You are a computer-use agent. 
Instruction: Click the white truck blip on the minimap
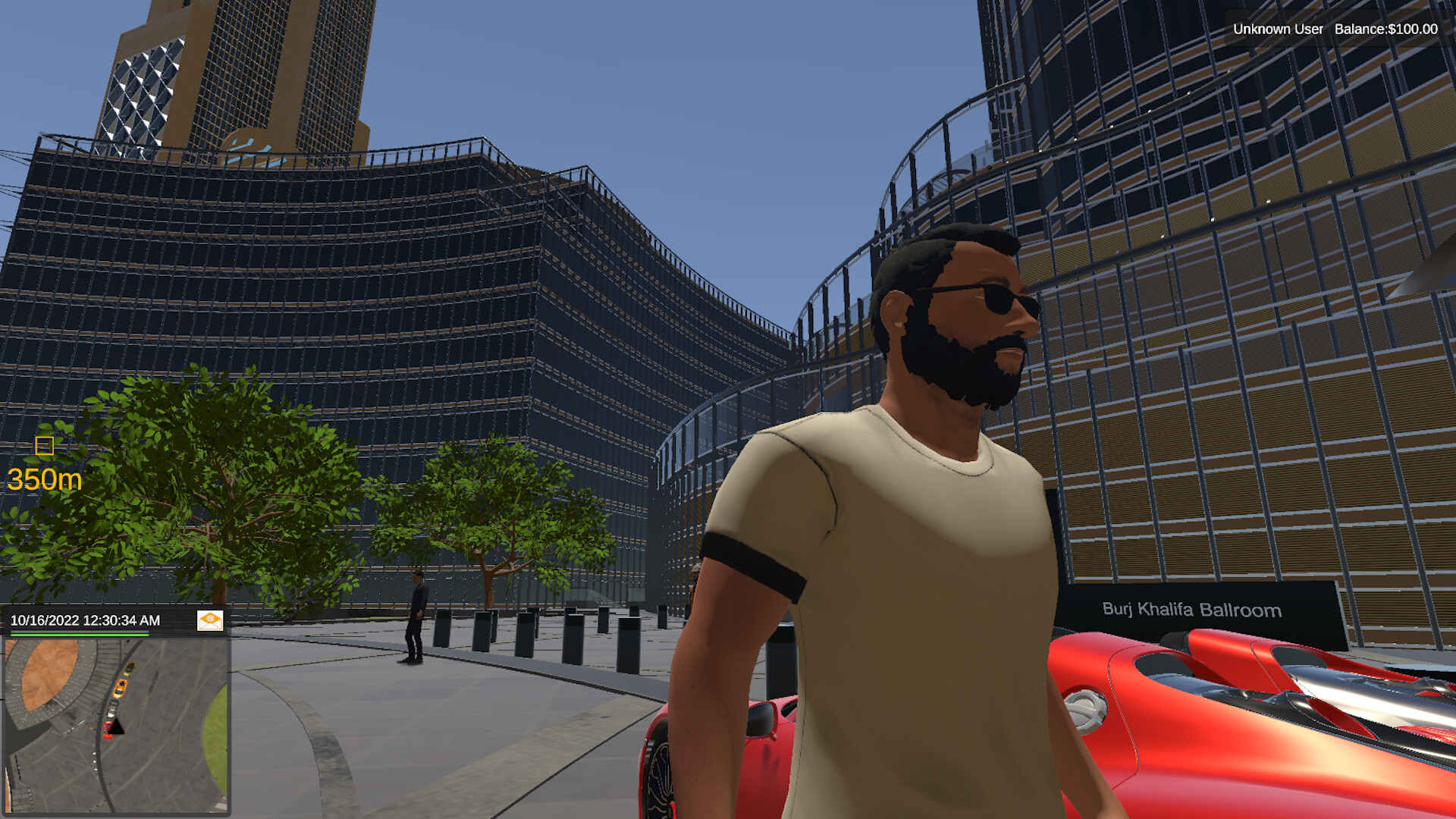coord(112,709)
